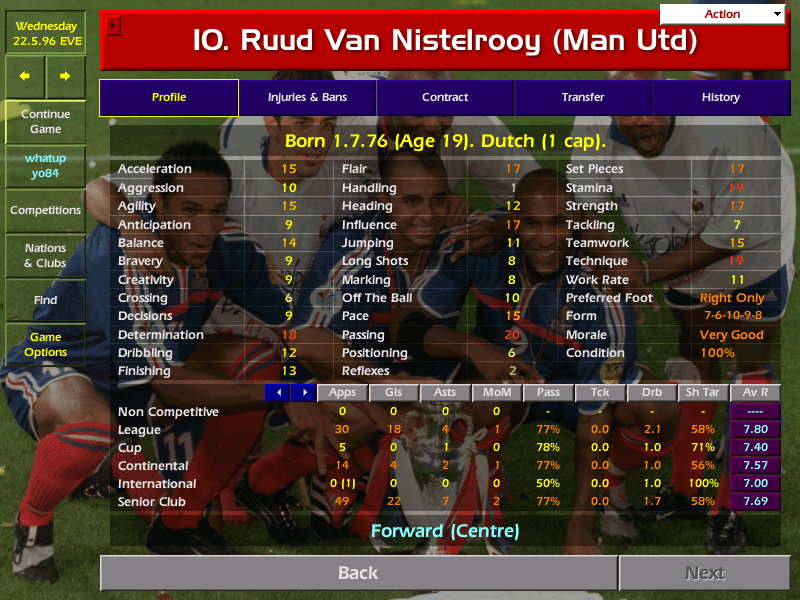
Task: View the History tab
Action: 720,97
